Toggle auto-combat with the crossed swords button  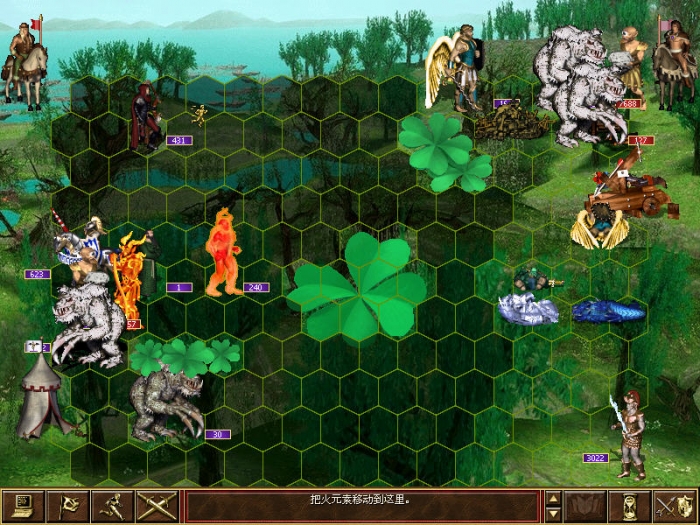point(158,506)
